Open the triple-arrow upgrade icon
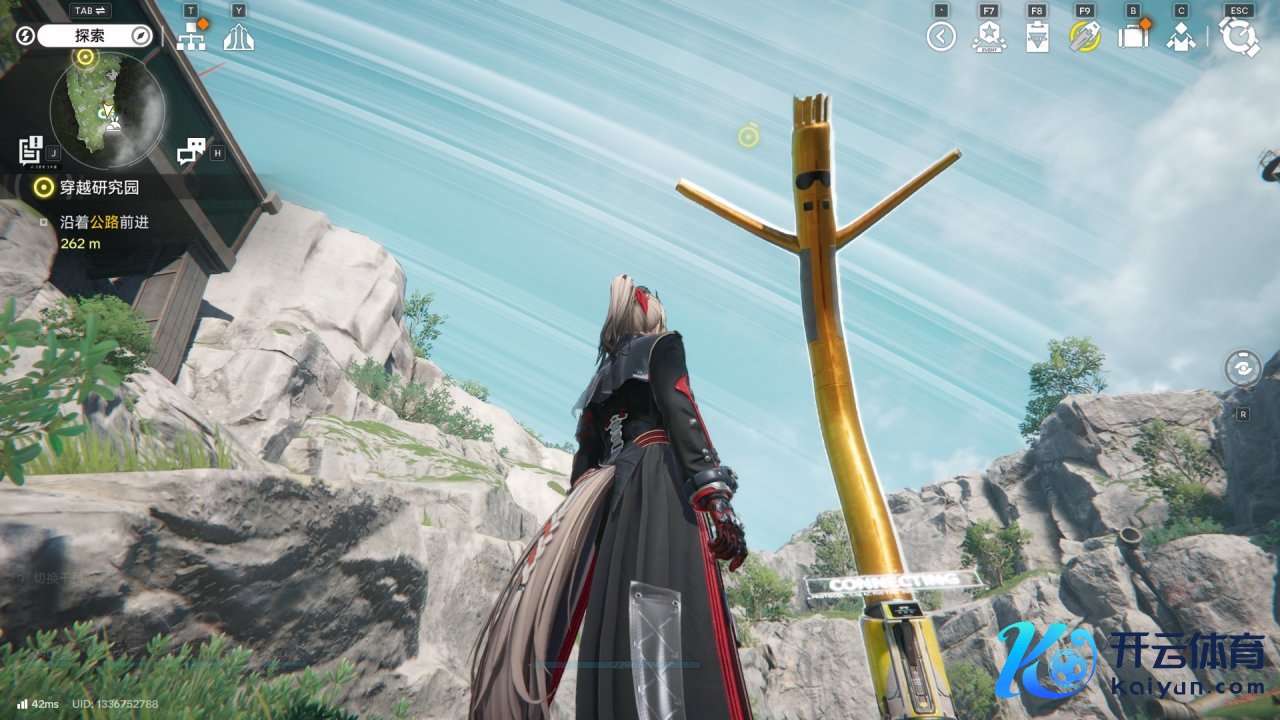 coord(239,37)
